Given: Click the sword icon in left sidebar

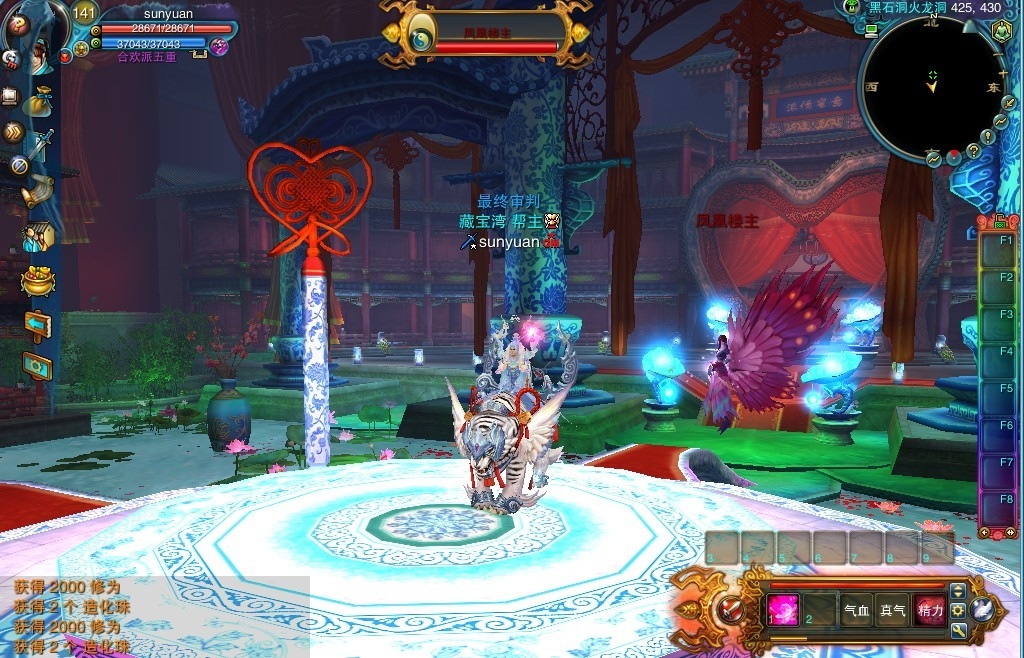Looking at the screenshot, I should (x=40, y=147).
